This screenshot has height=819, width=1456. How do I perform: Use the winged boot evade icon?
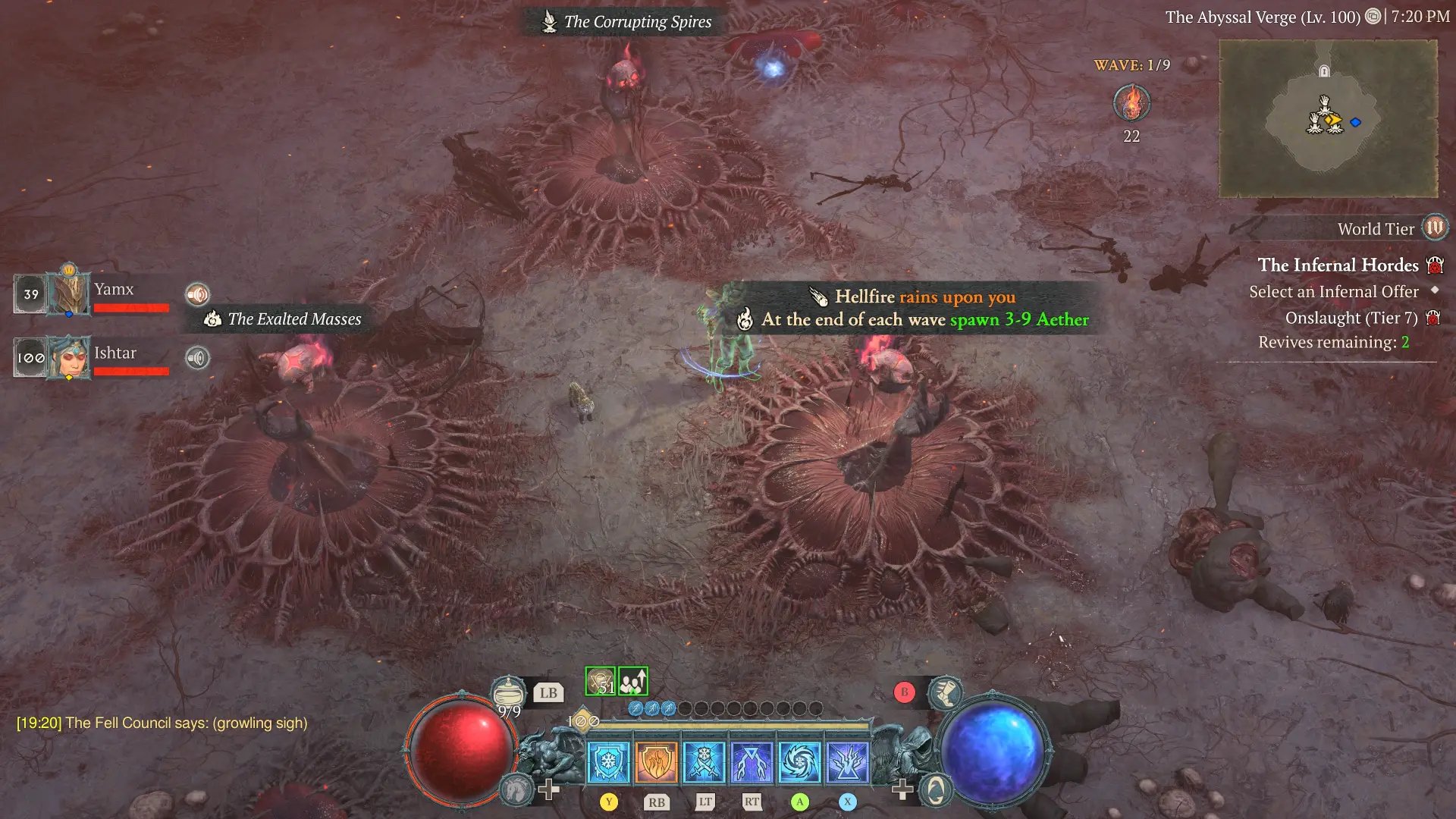[x=945, y=692]
